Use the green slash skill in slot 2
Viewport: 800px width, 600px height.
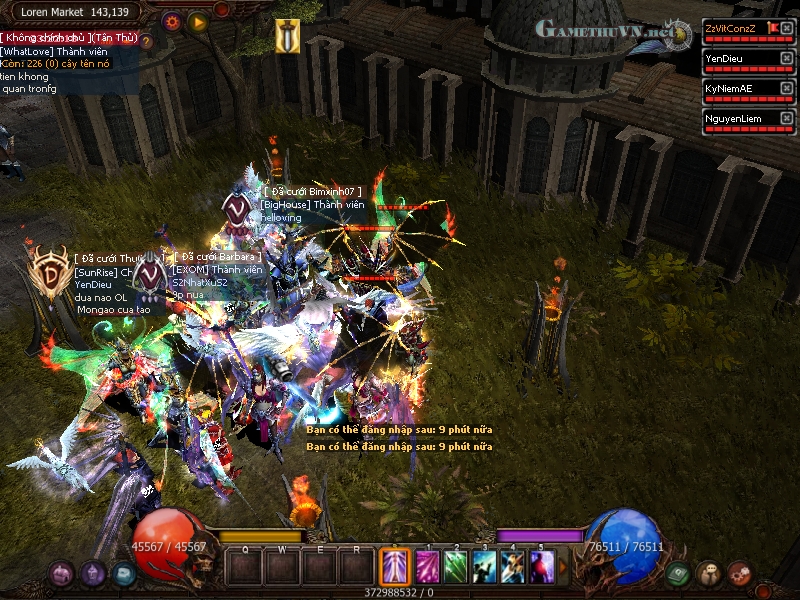[456, 568]
